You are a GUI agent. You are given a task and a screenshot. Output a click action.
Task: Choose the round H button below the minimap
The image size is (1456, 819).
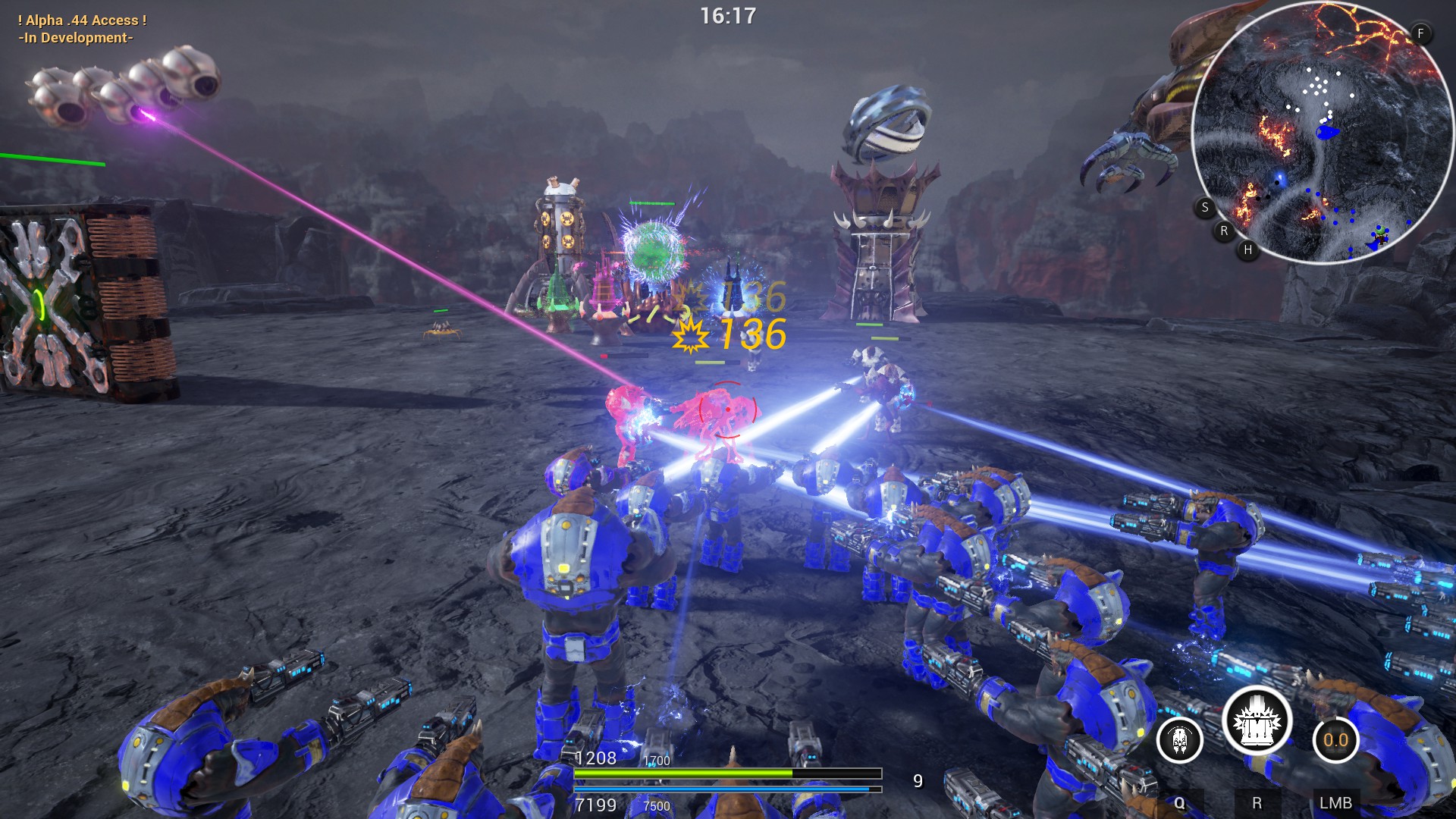[x=1248, y=249]
